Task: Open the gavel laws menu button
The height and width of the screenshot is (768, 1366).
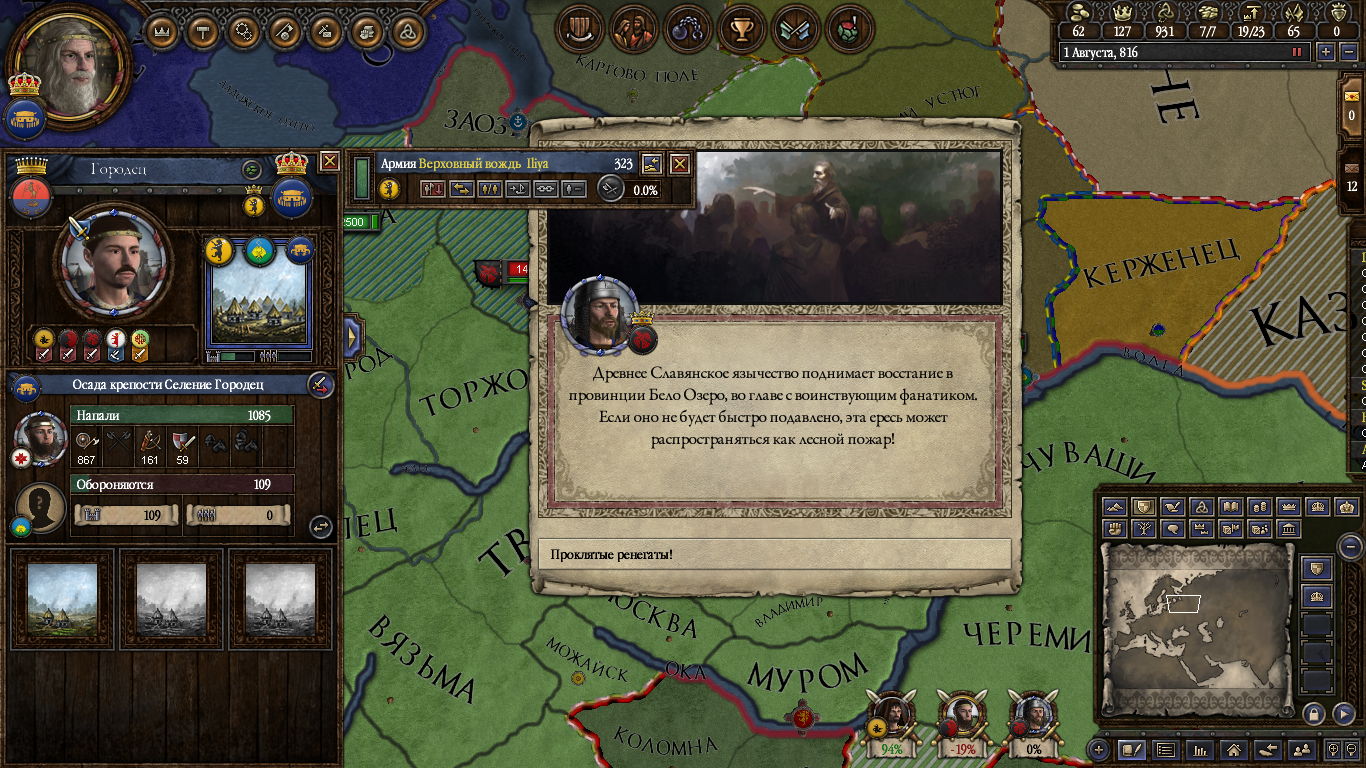Action: [x=203, y=31]
